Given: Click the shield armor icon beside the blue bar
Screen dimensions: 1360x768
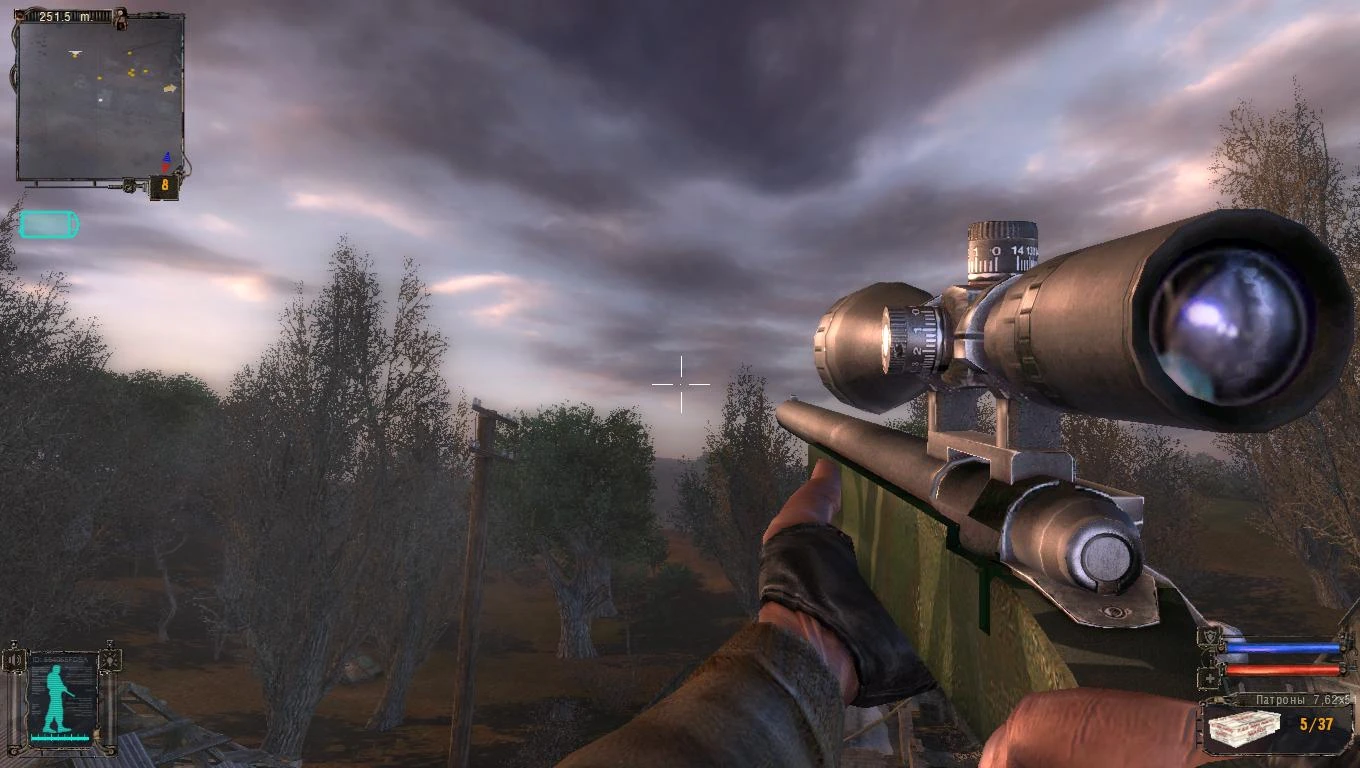Looking at the screenshot, I should coord(1211,634).
